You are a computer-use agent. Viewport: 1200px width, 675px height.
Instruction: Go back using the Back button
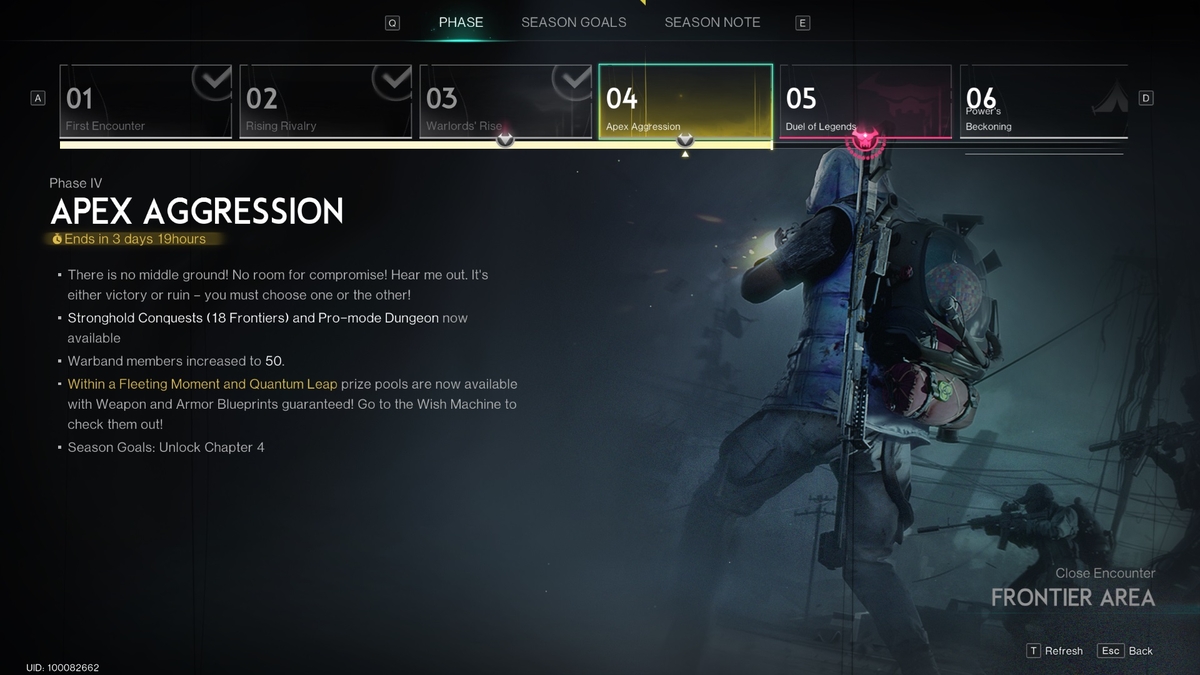pos(1126,650)
